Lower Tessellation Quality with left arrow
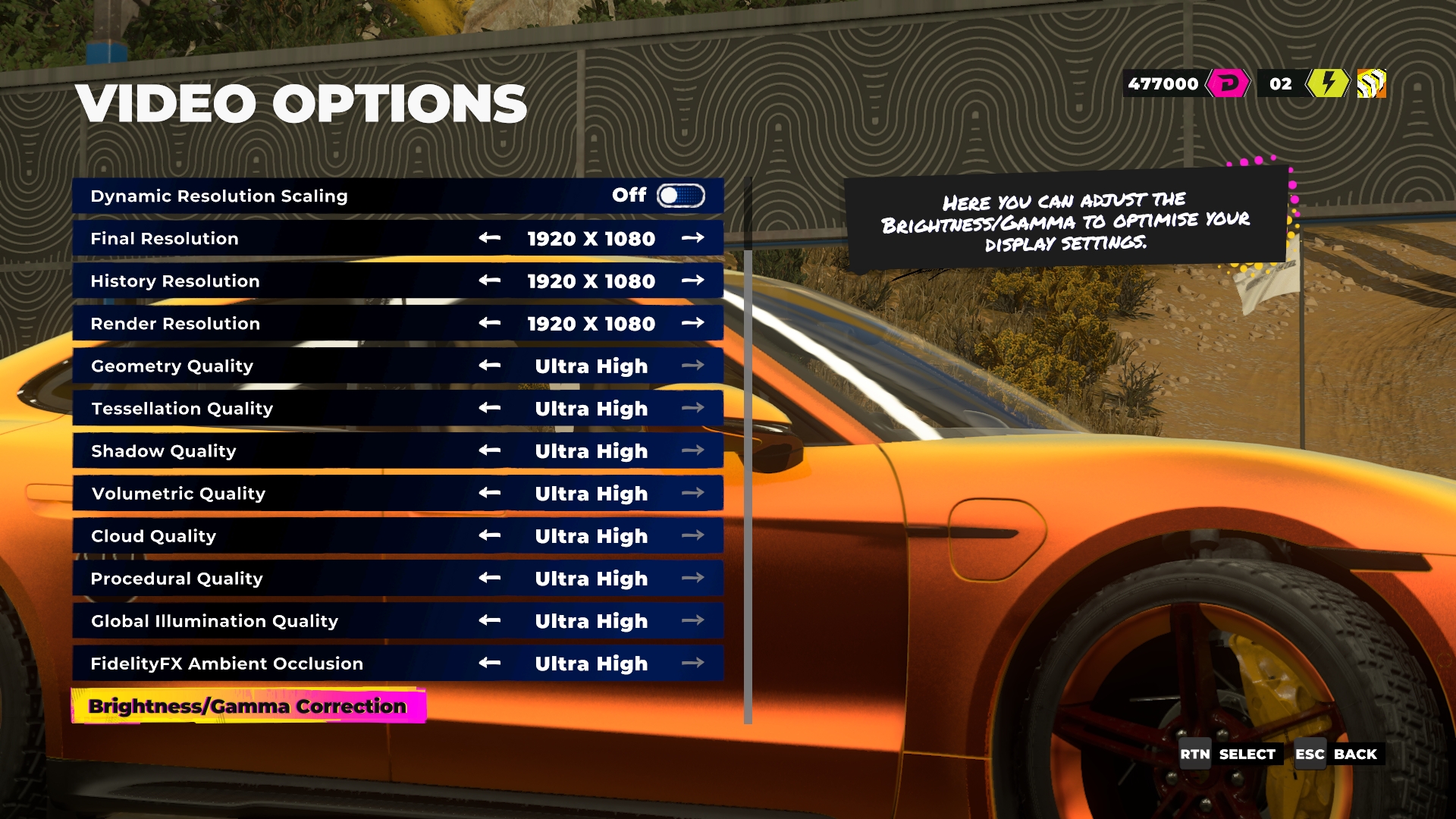1456x819 pixels. coord(490,408)
